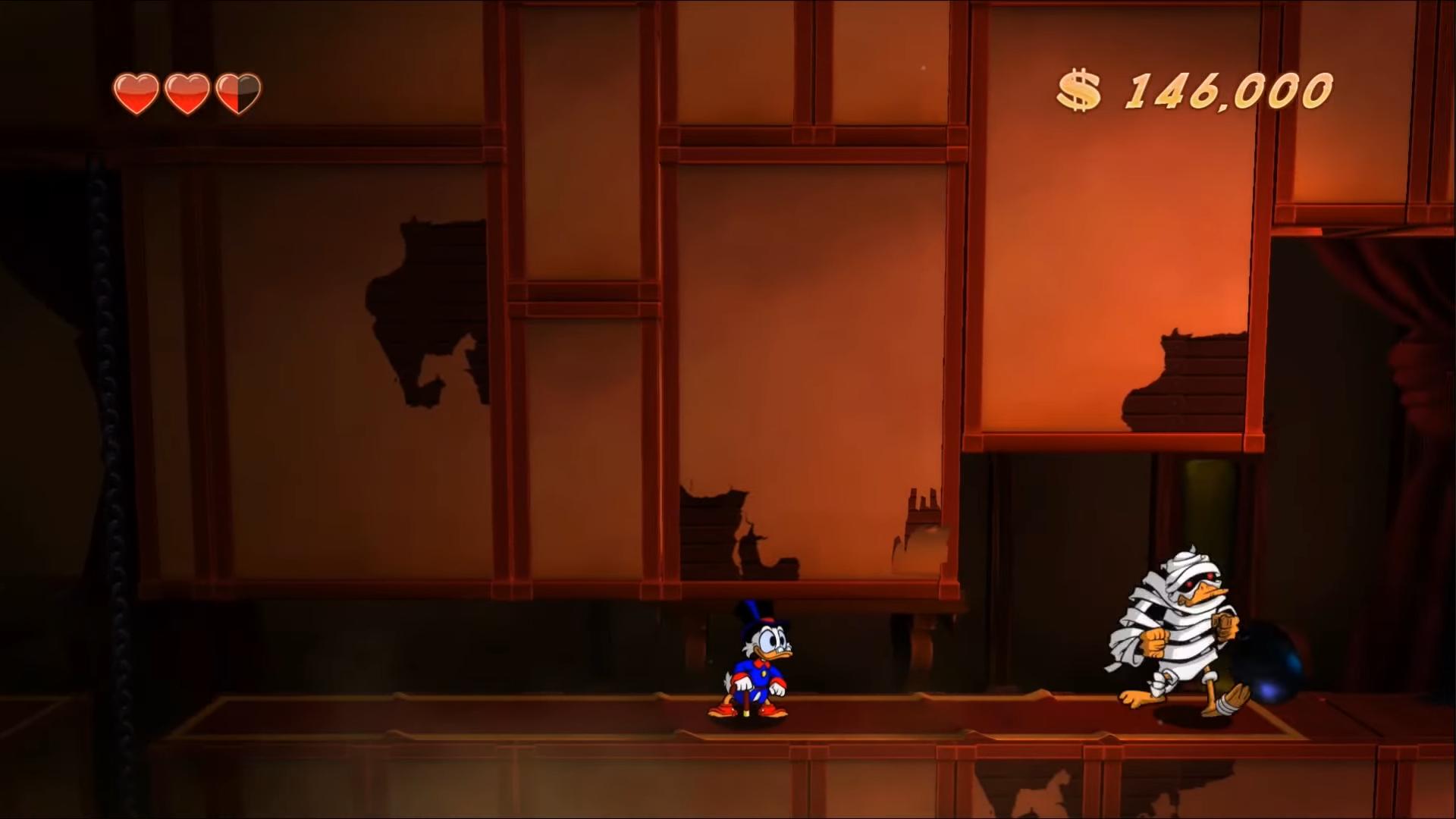This screenshot has height=819, width=1456.
Task: Expand the hanging chain on the left edge
Action: (x=106, y=379)
